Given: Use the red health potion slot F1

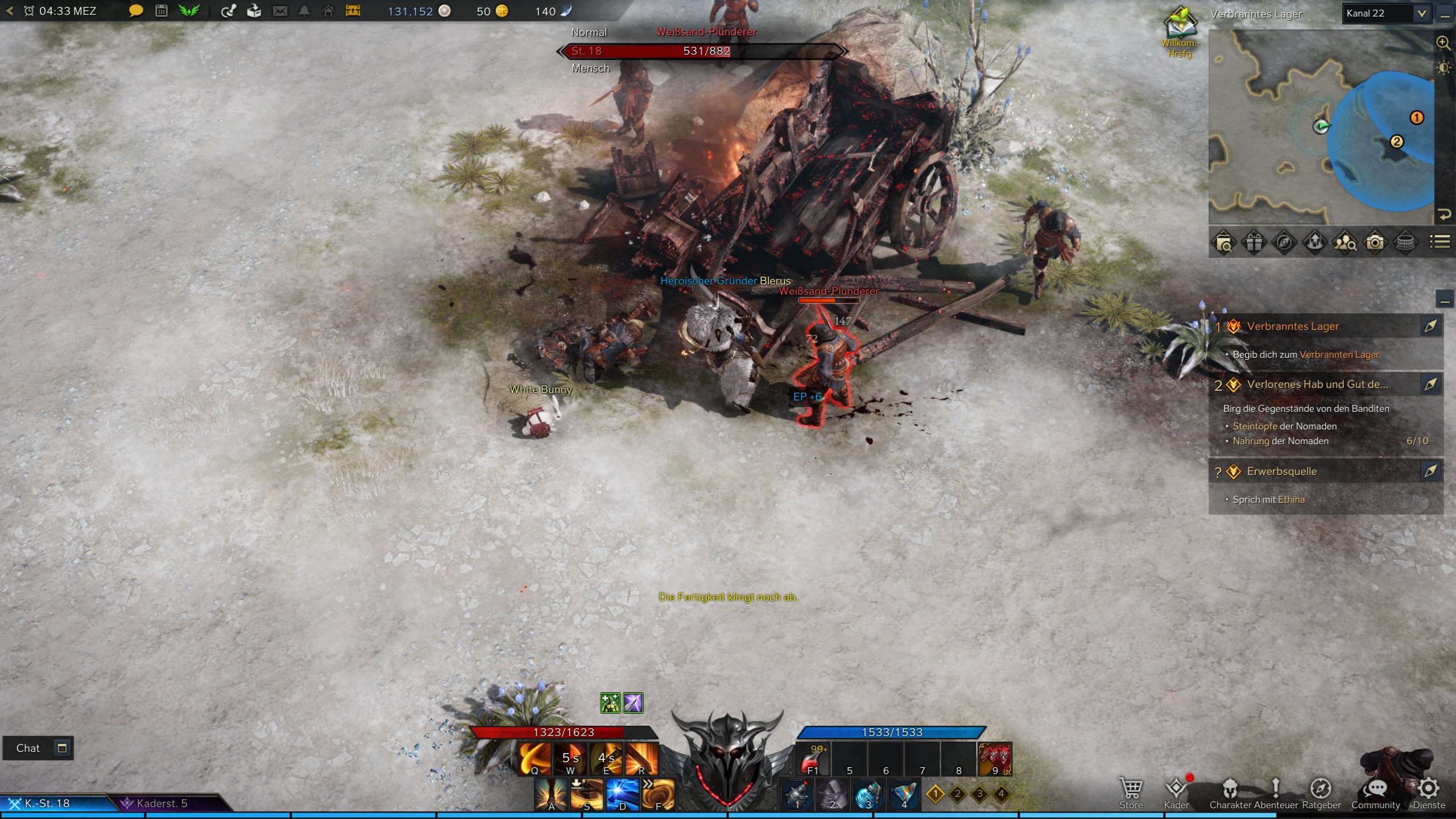Looking at the screenshot, I should 812,759.
